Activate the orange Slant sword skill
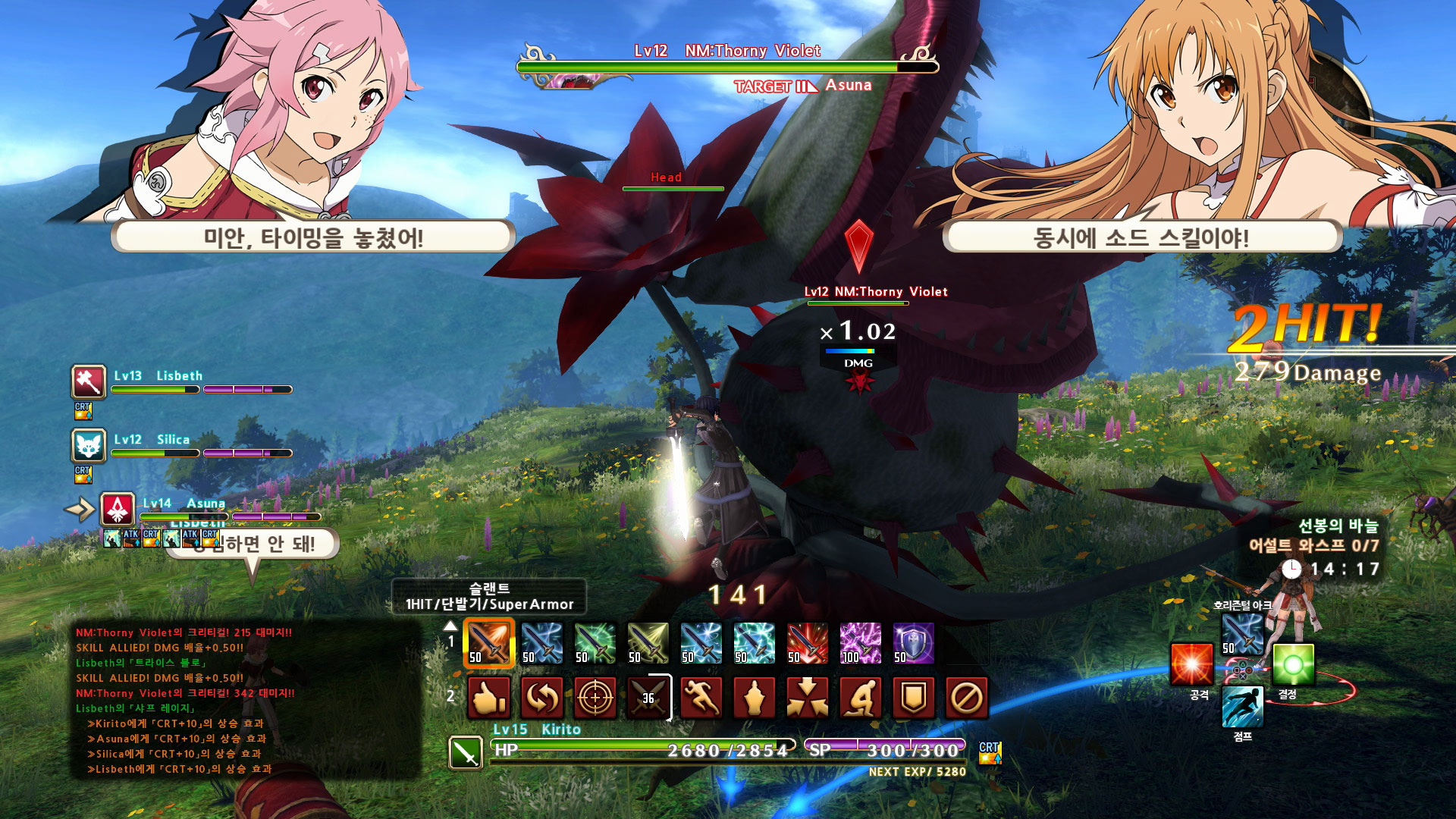 tap(489, 643)
